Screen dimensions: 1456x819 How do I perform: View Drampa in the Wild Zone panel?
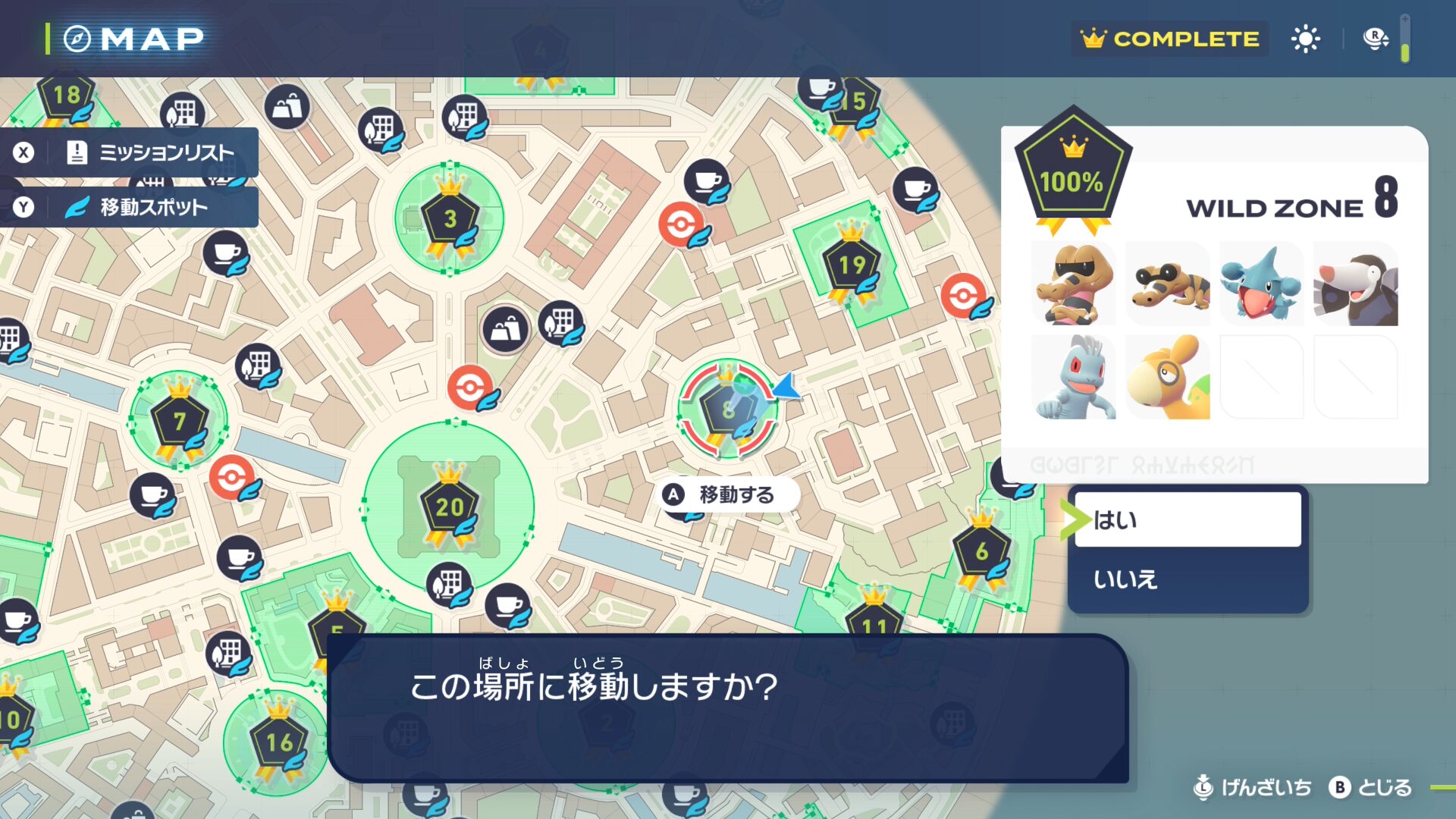pyautogui.click(x=1356, y=284)
